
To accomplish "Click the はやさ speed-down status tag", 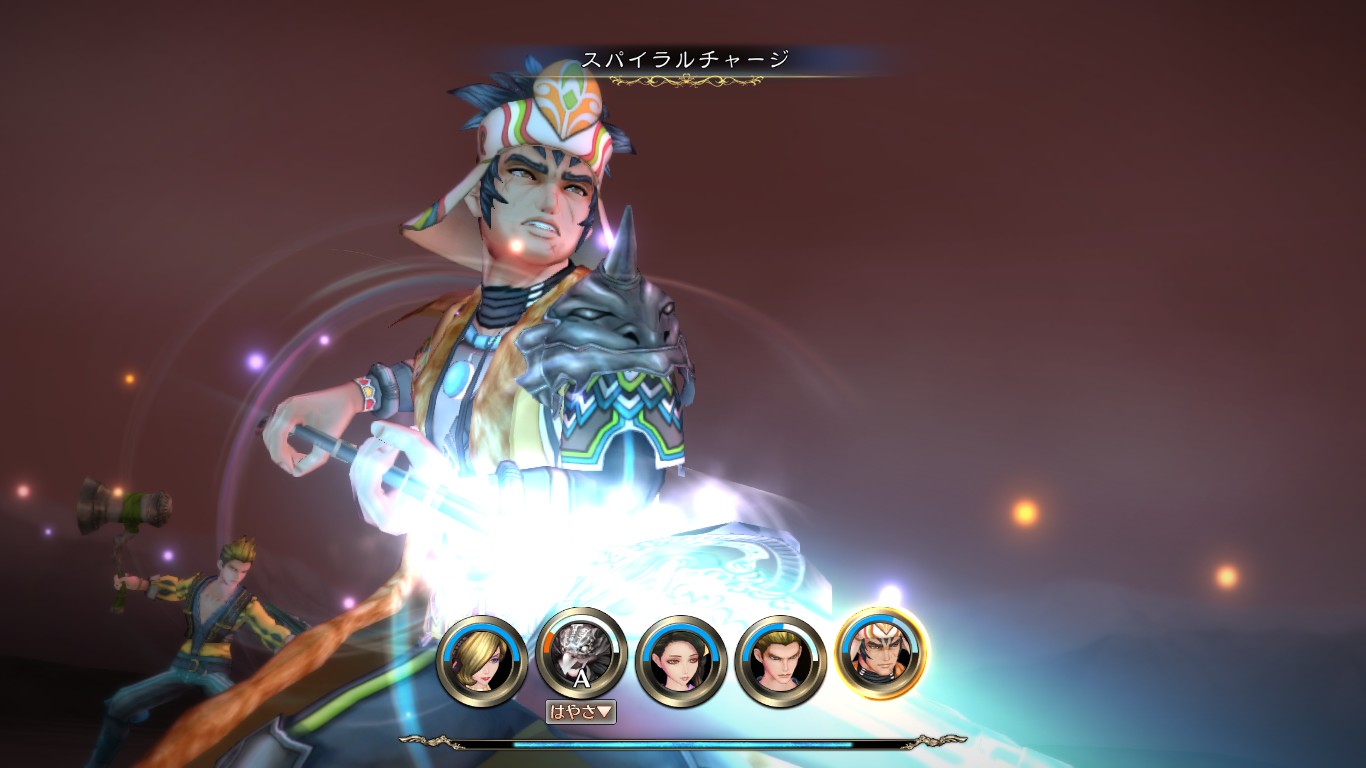I will [x=580, y=712].
